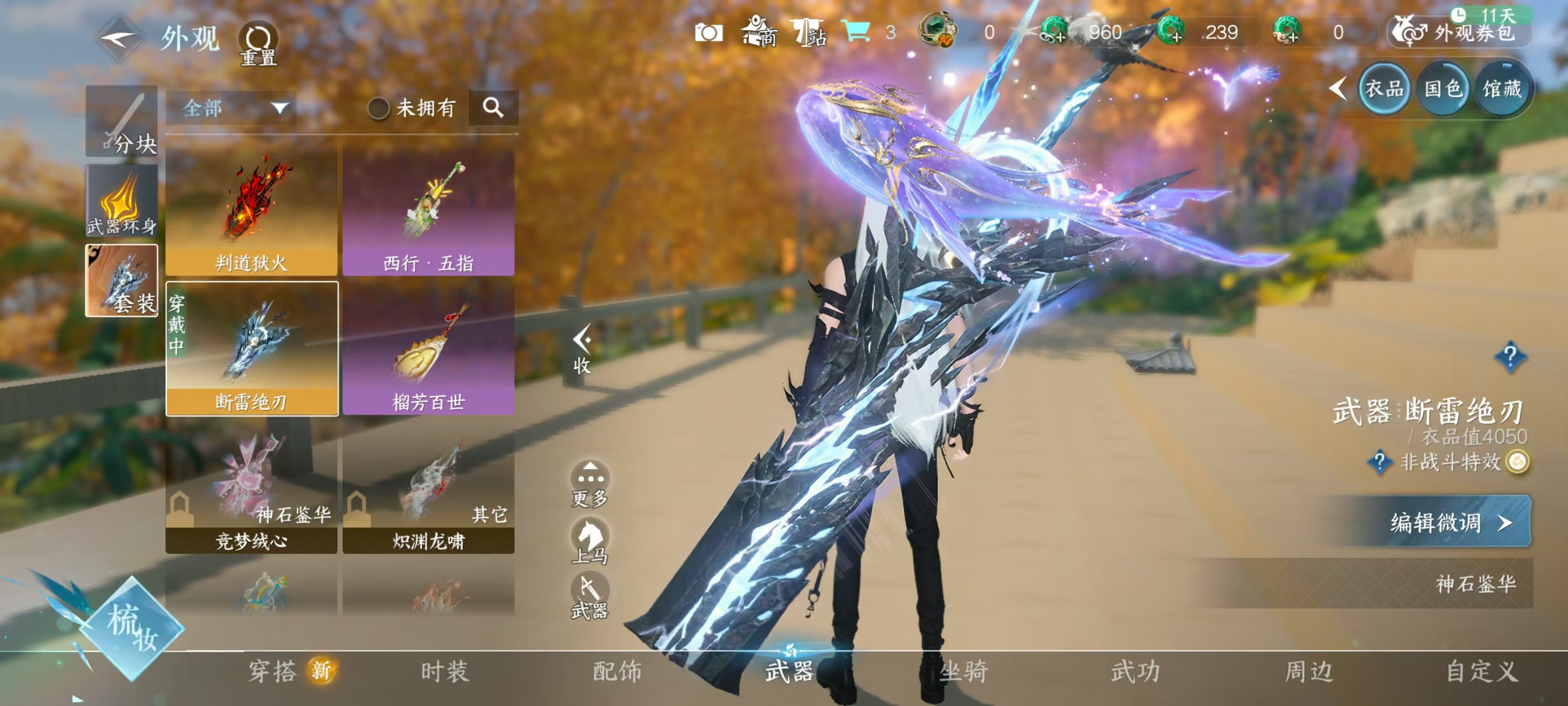
Task: Open the 外观券包 coupon bag
Action: [x=1461, y=32]
